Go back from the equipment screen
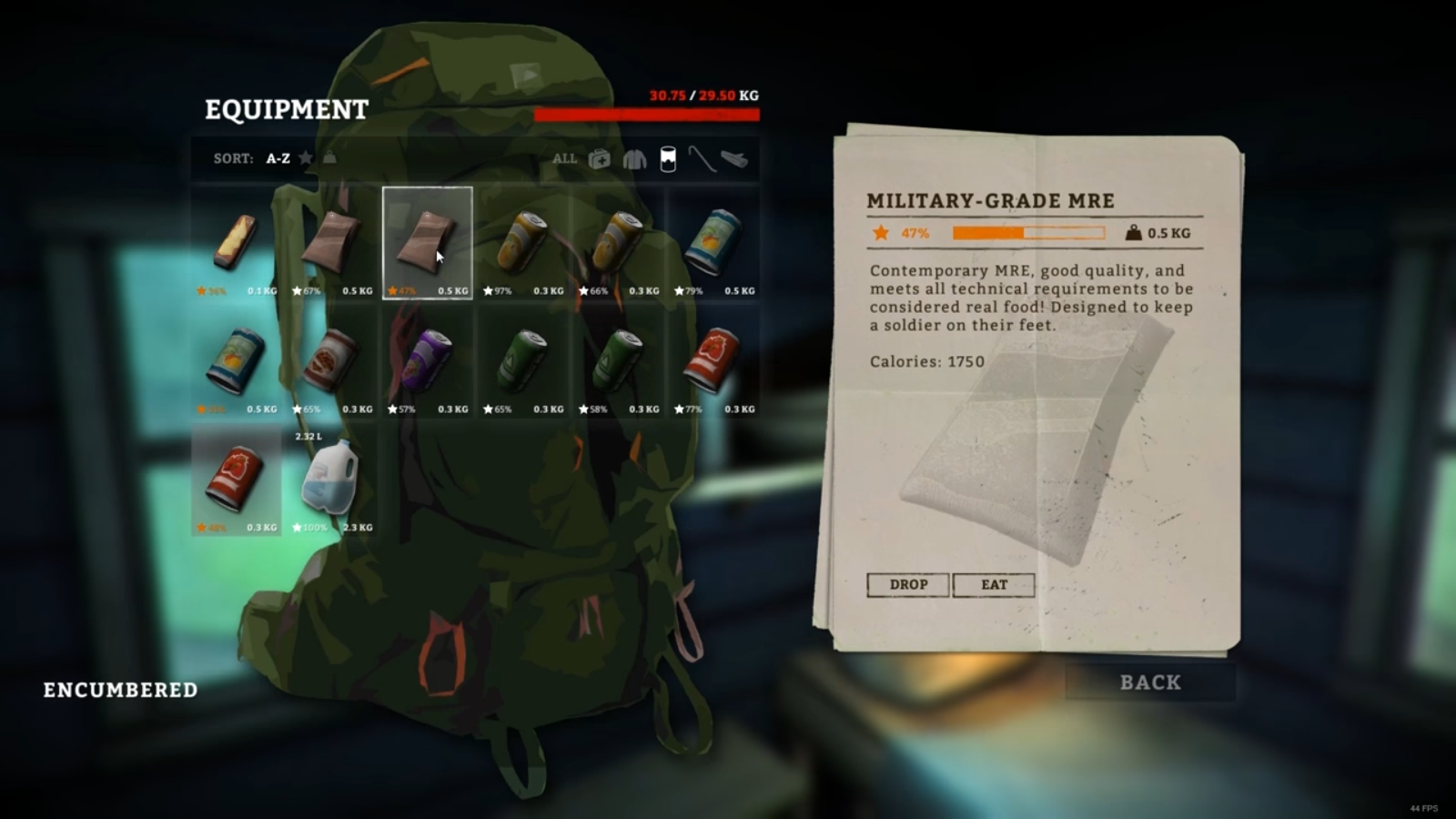This screenshot has width=1456, height=819. point(1150,682)
